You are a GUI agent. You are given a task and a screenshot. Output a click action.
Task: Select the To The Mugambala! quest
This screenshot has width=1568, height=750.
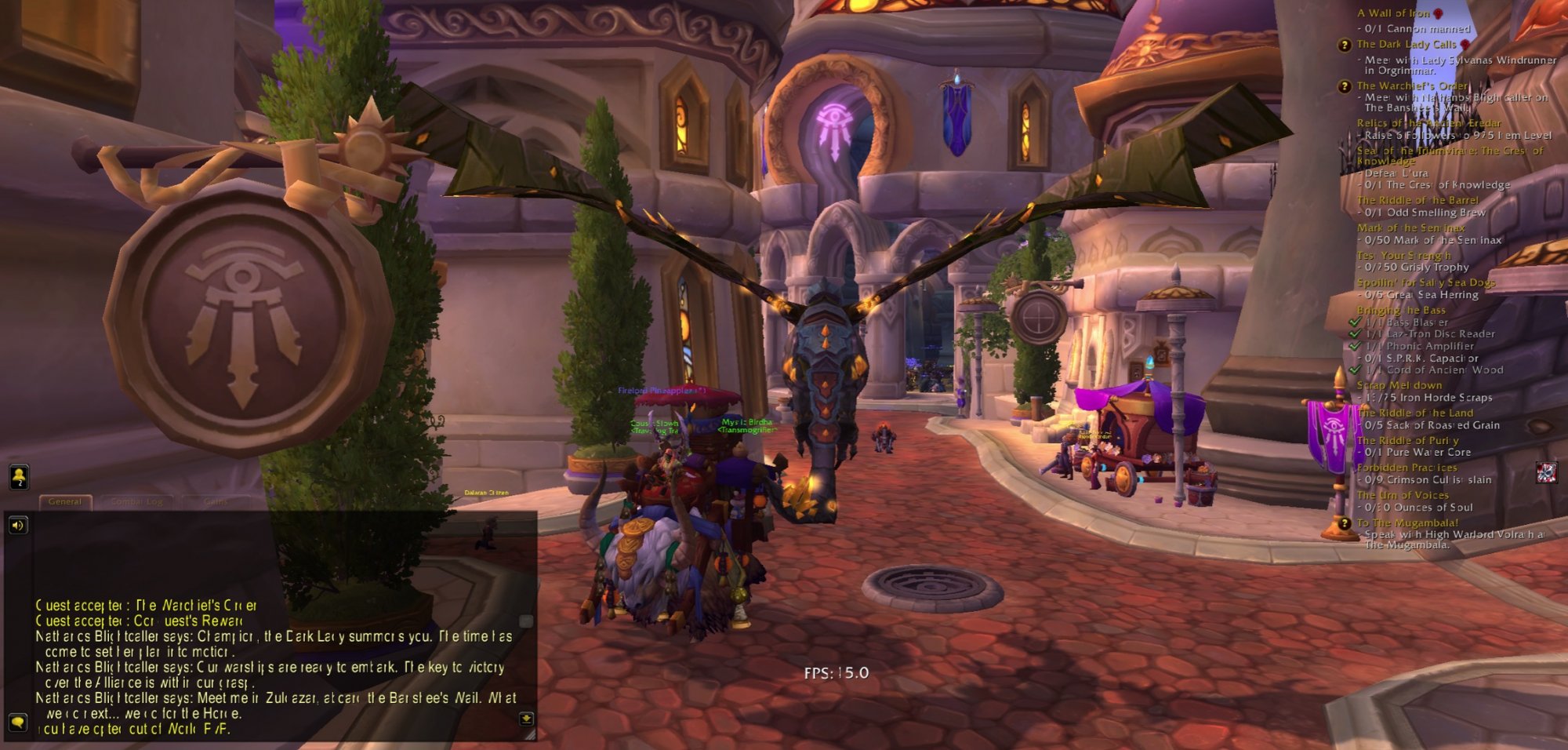pyautogui.click(x=1407, y=522)
